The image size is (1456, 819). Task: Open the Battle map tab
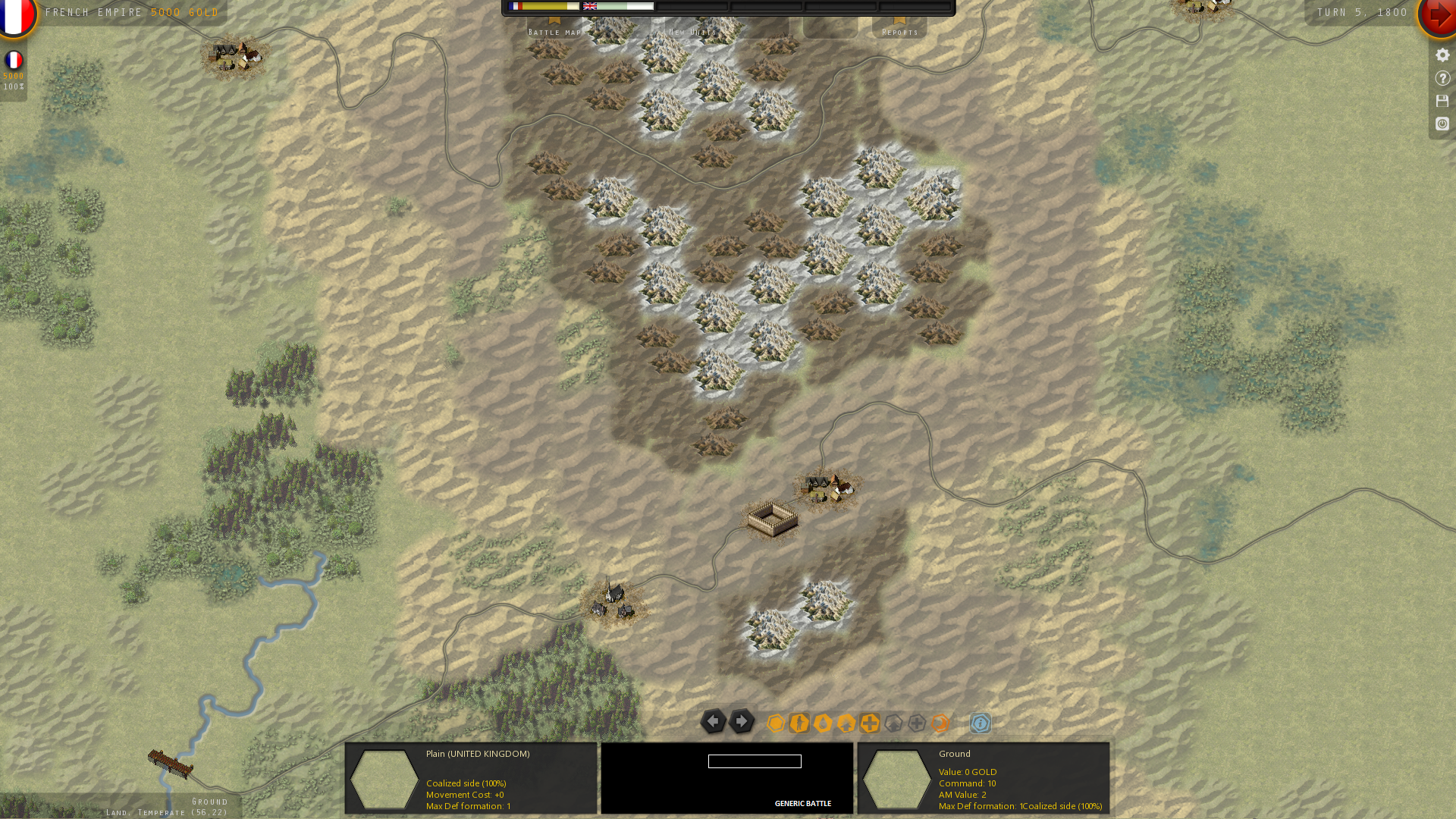click(555, 29)
